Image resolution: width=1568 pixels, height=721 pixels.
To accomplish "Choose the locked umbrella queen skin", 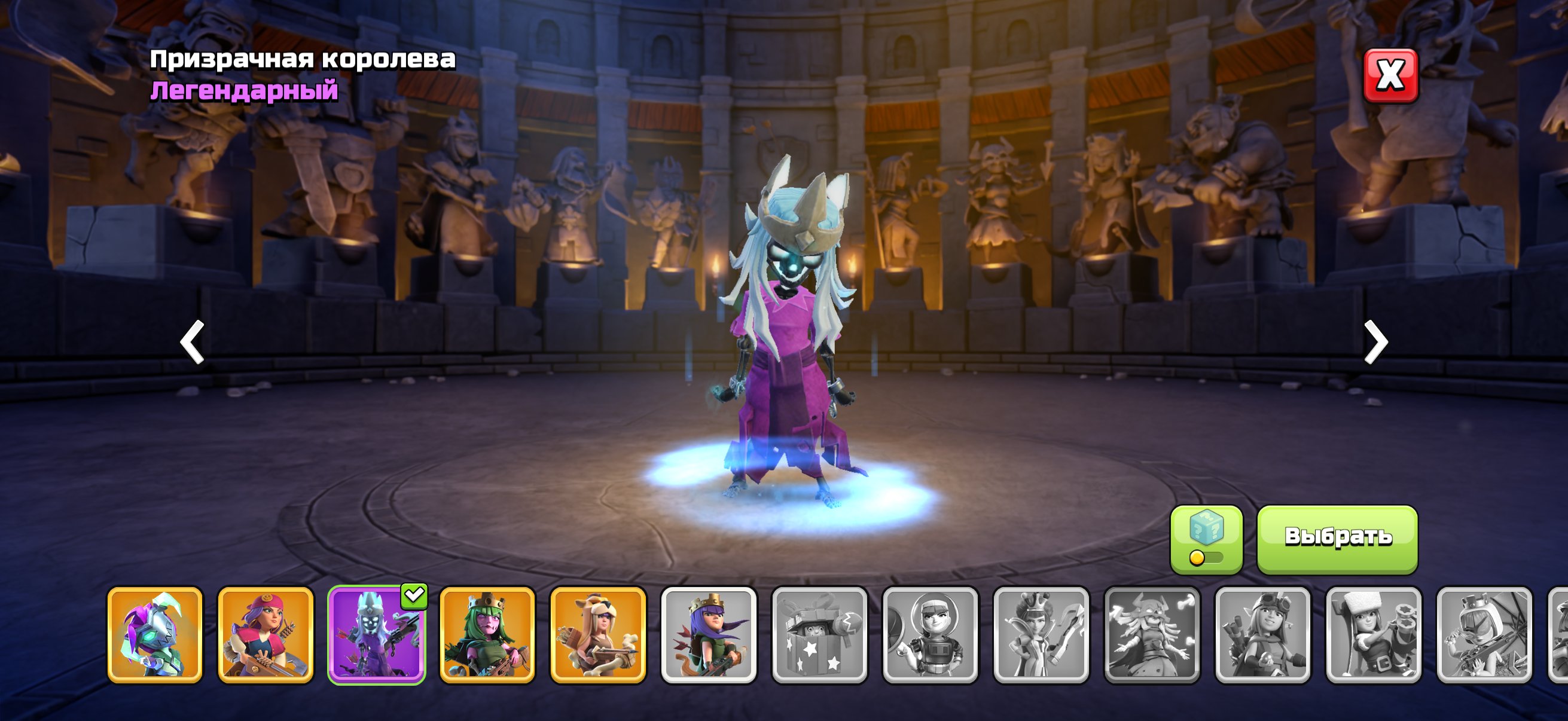I will (x=1485, y=634).
